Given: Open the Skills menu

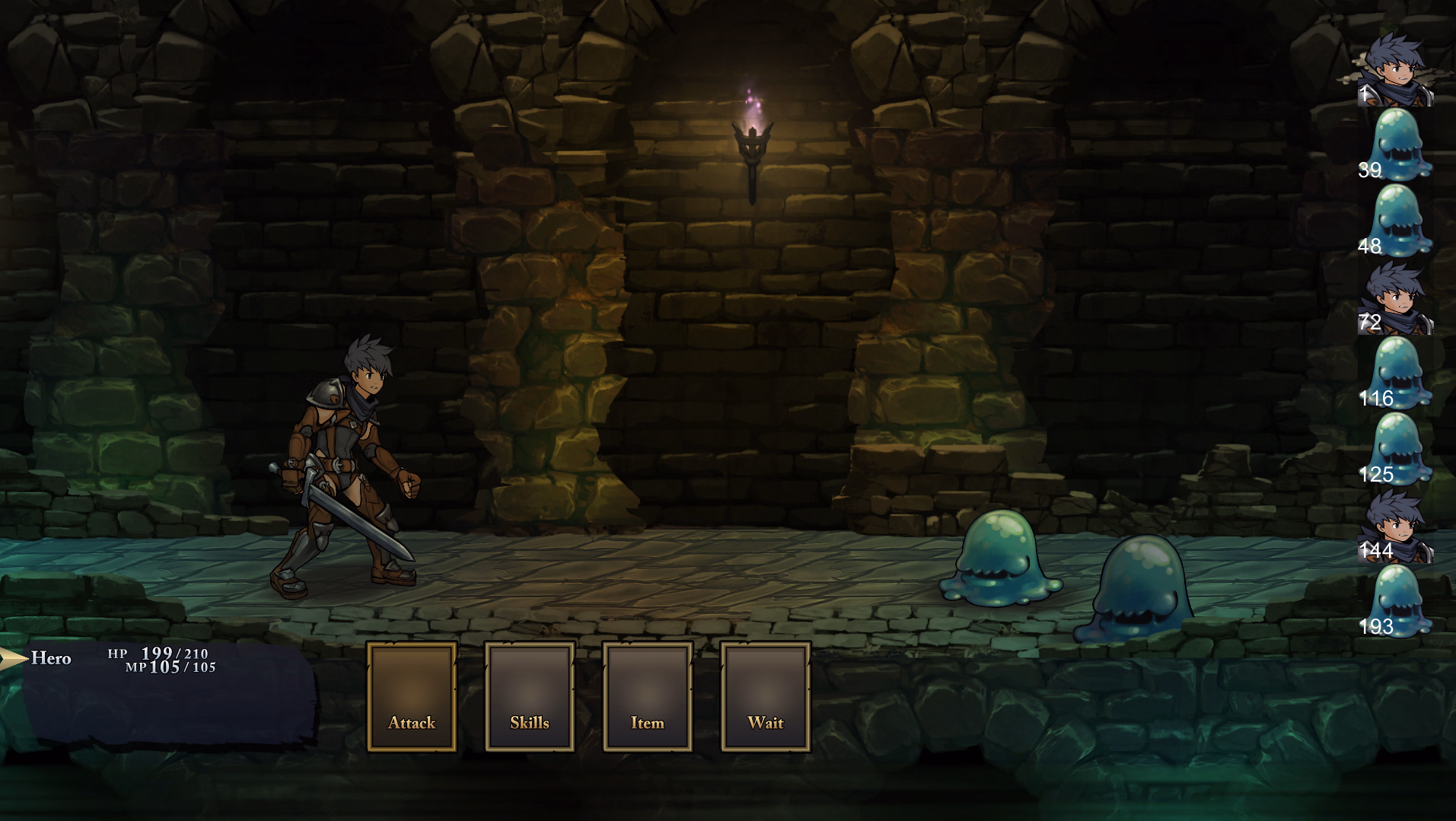Looking at the screenshot, I should tap(530, 696).
